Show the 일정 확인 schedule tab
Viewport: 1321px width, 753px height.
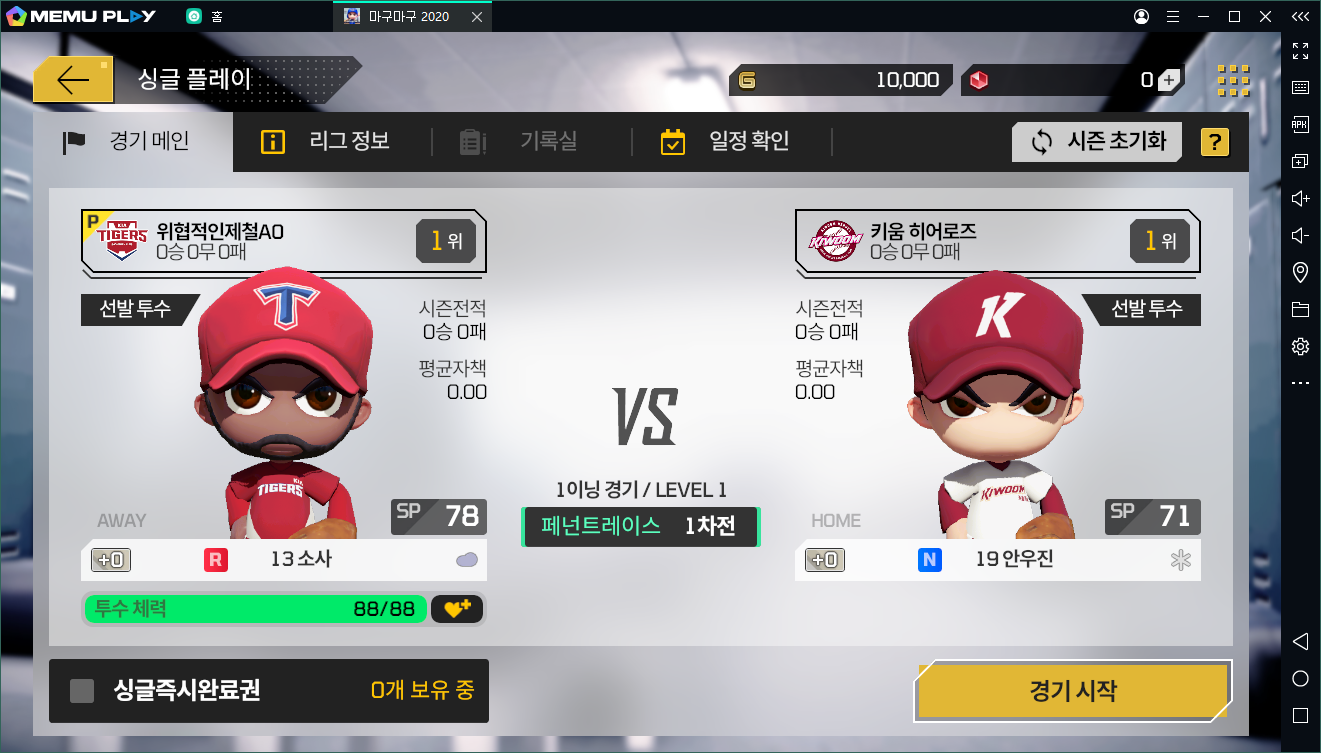pos(726,142)
